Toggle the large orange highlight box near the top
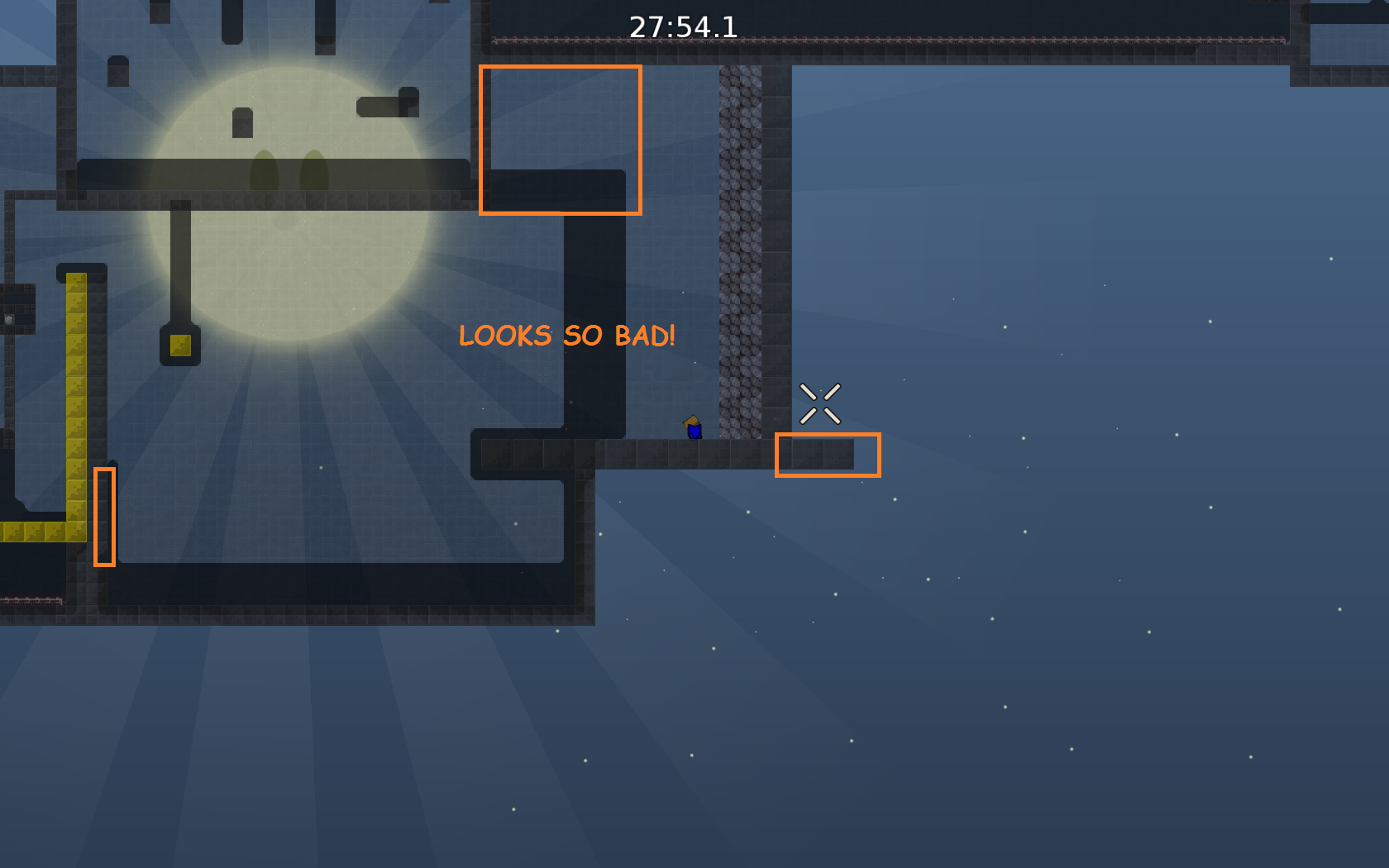Image resolution: width=1389 pixels, height=868 pixels. pos(561,136)
